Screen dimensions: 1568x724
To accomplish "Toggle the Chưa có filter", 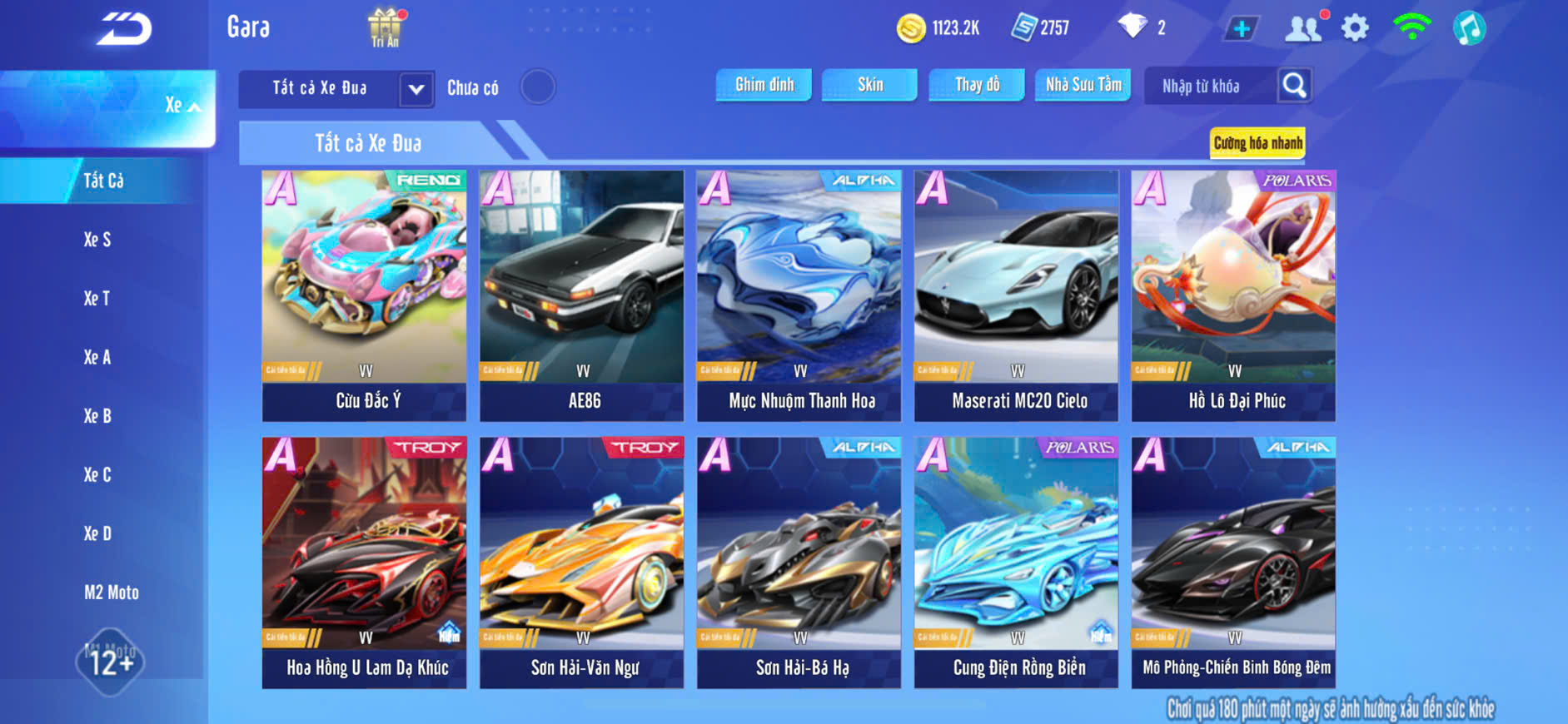I will tap(538, 87).
